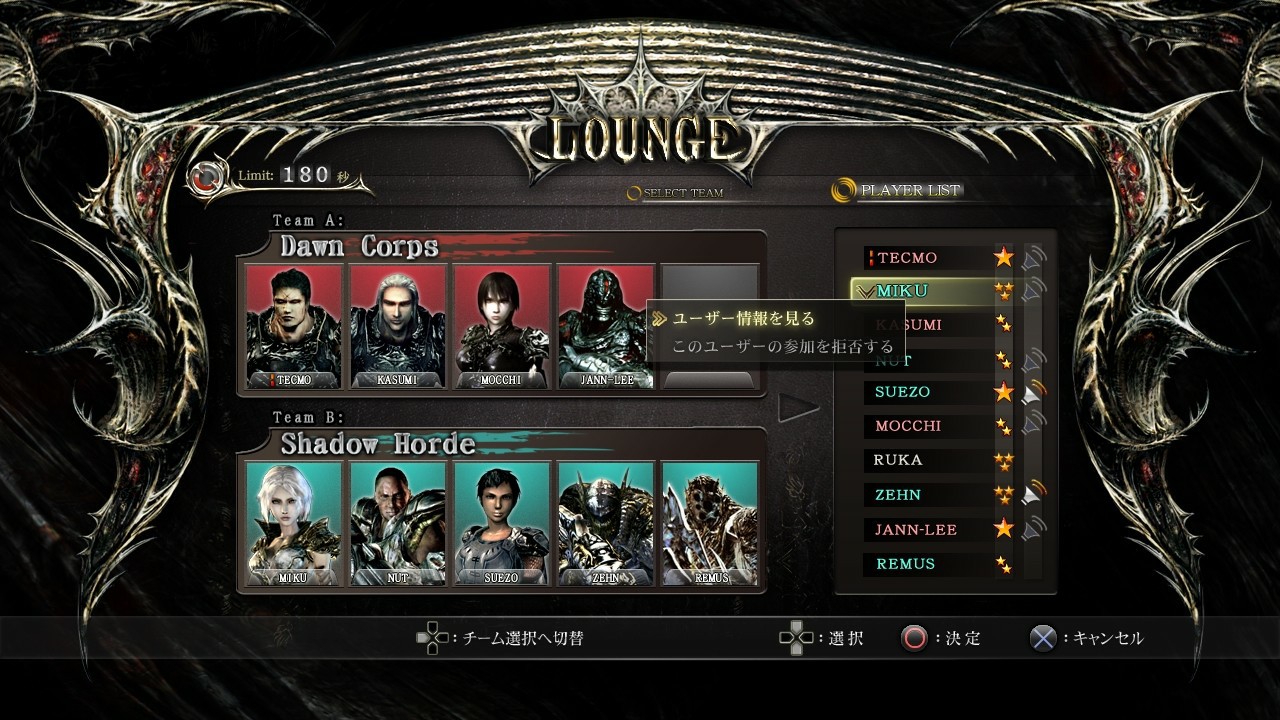
Task: Click MOCCHI's portrait in Dawn Corps
Action: pyautogui.click(x=501, y=325)
